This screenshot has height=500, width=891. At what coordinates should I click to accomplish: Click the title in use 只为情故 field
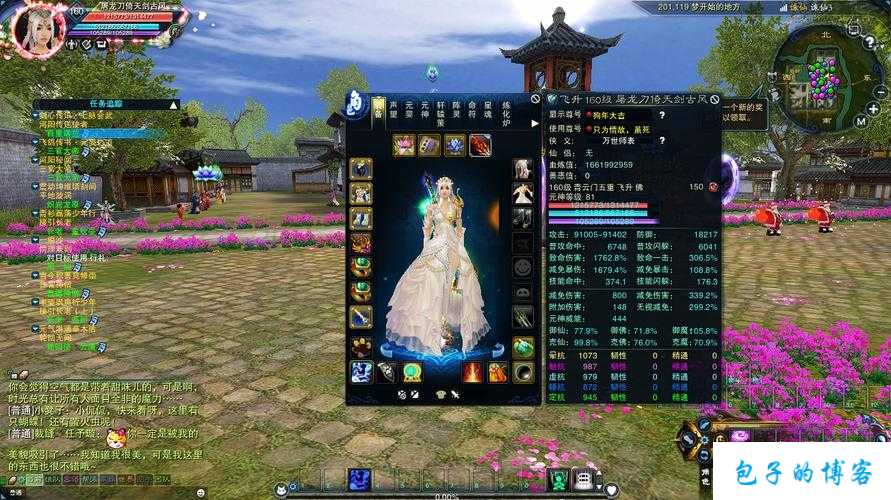pyautogui.click(x=617, y=128)
